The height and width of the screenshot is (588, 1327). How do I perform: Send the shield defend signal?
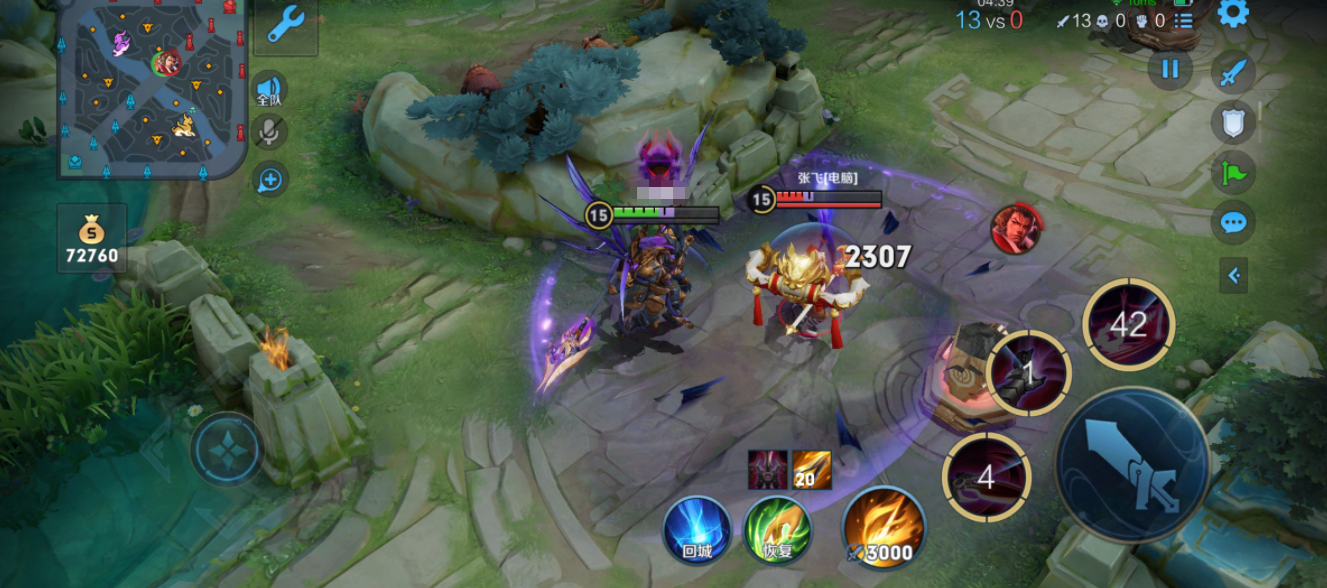[x=1233, y=123]
